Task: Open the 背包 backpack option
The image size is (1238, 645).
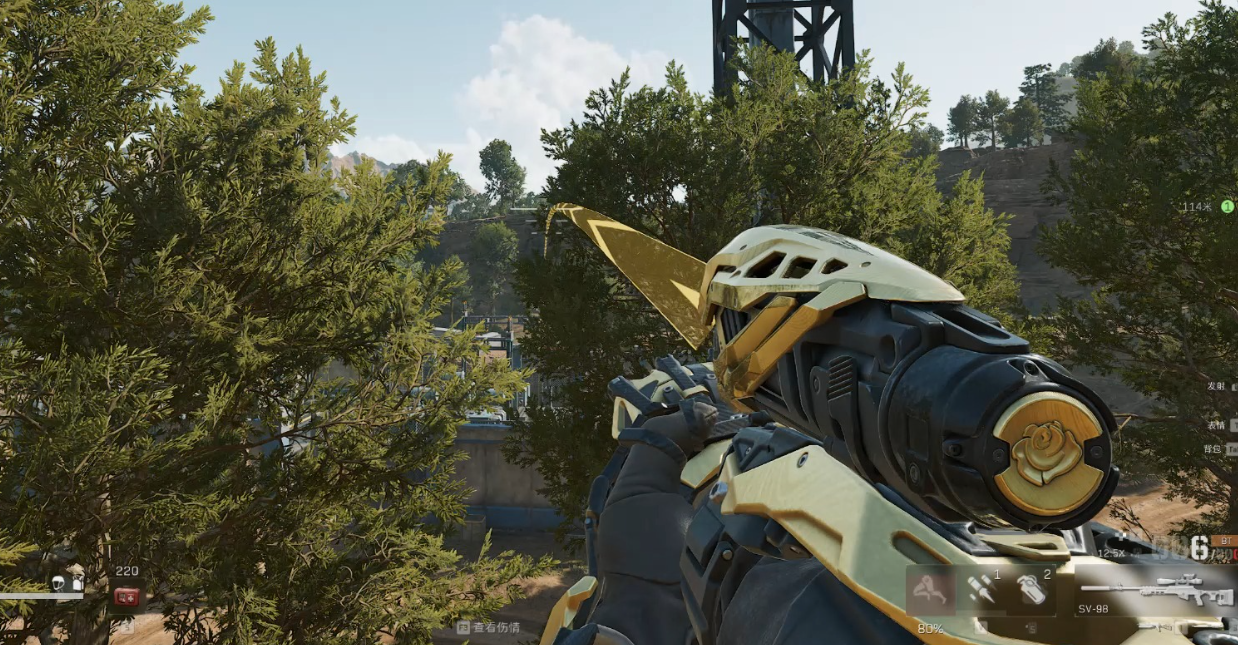Action: [1214, 449]
